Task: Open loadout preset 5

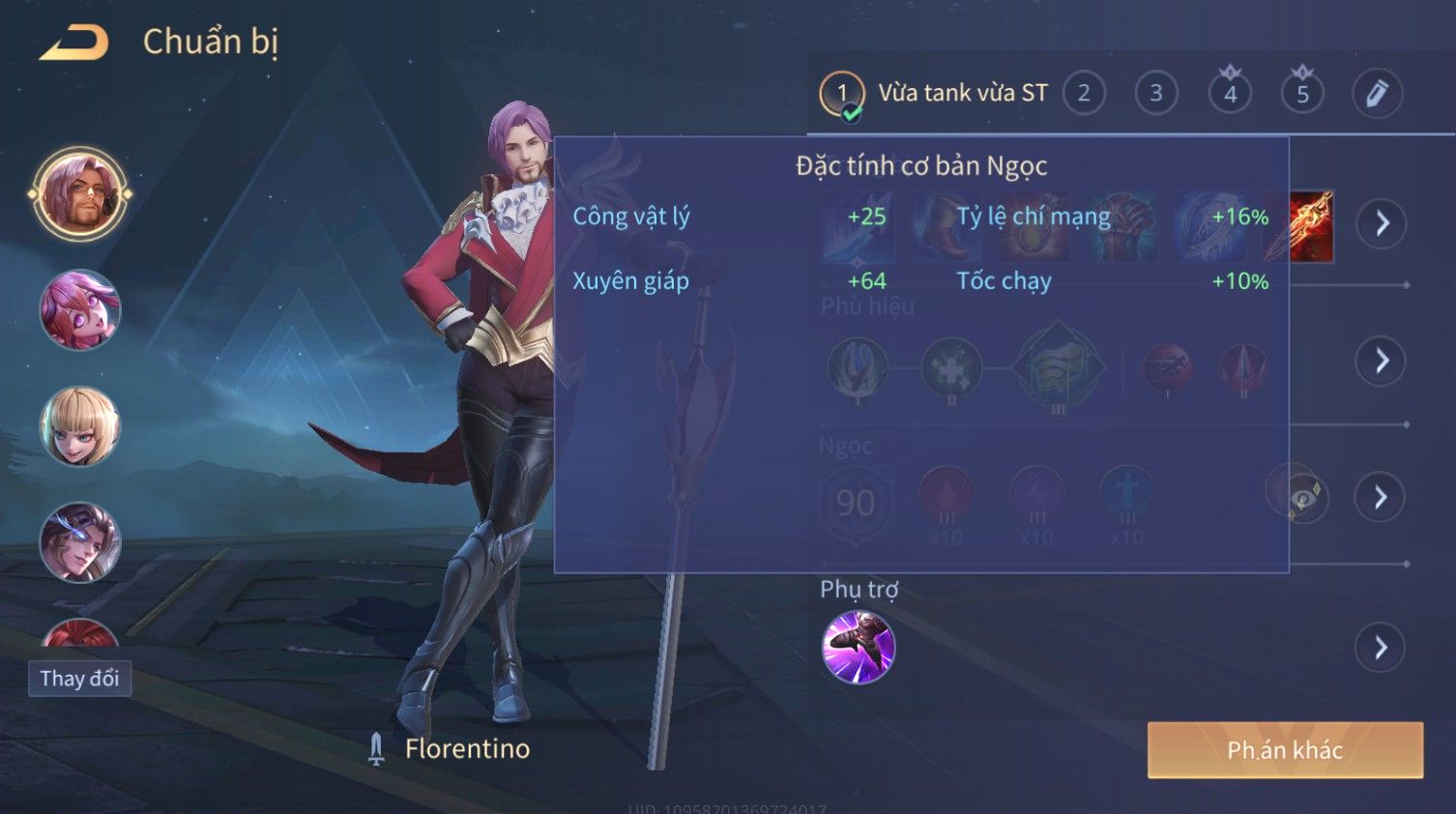Action: coord(1302,94)
